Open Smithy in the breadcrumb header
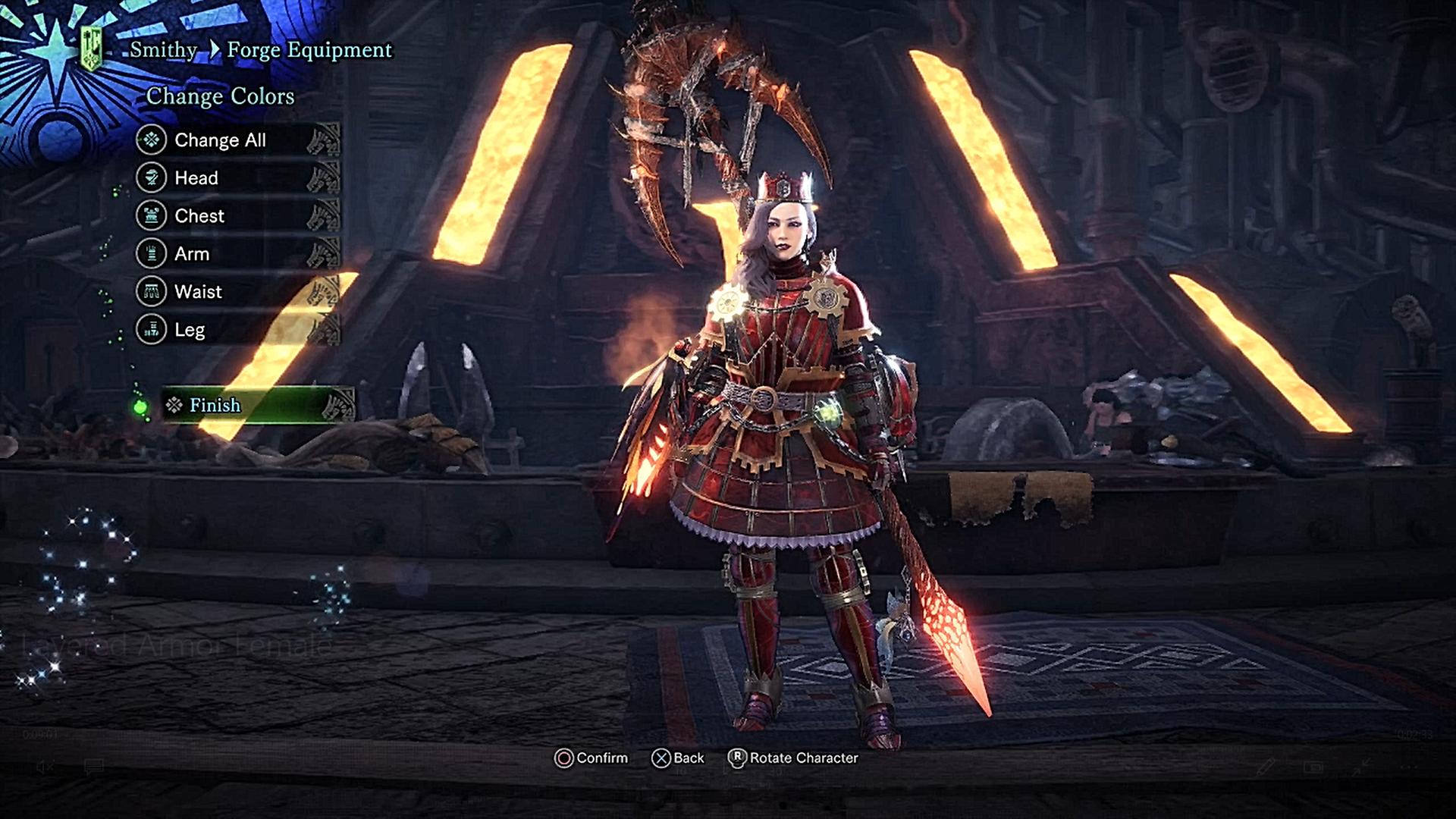1456x819 pixels. (x=162, y=50)
